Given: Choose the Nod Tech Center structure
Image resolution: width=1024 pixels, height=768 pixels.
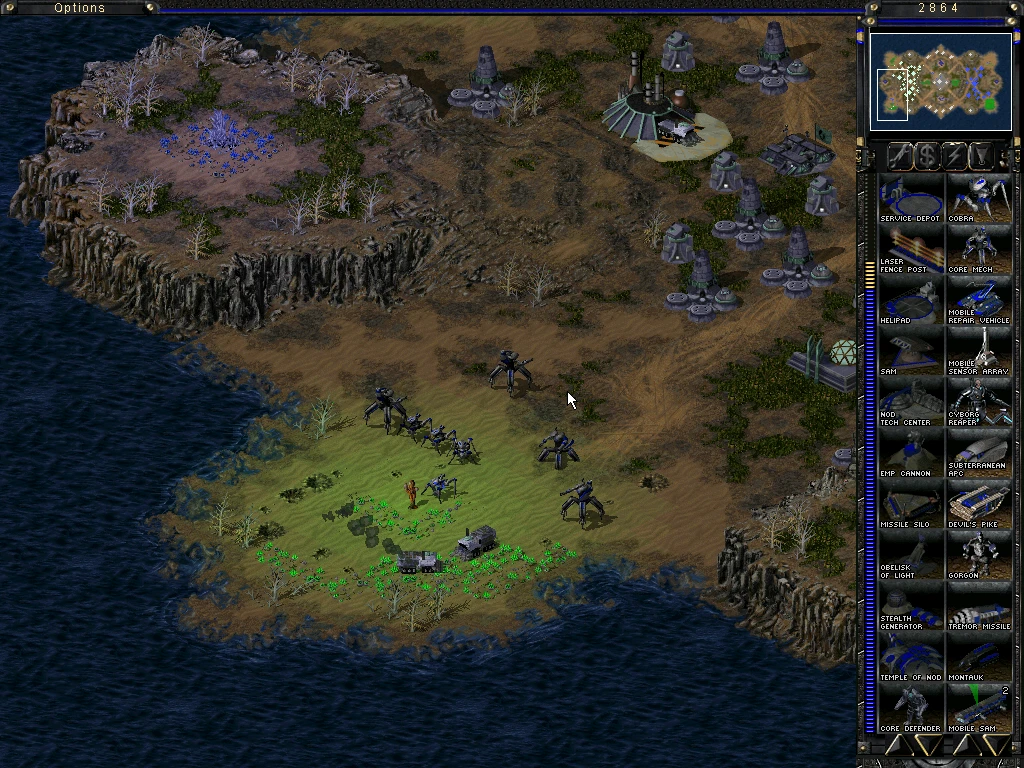Looking at the screenshot, I should (909, 403).
